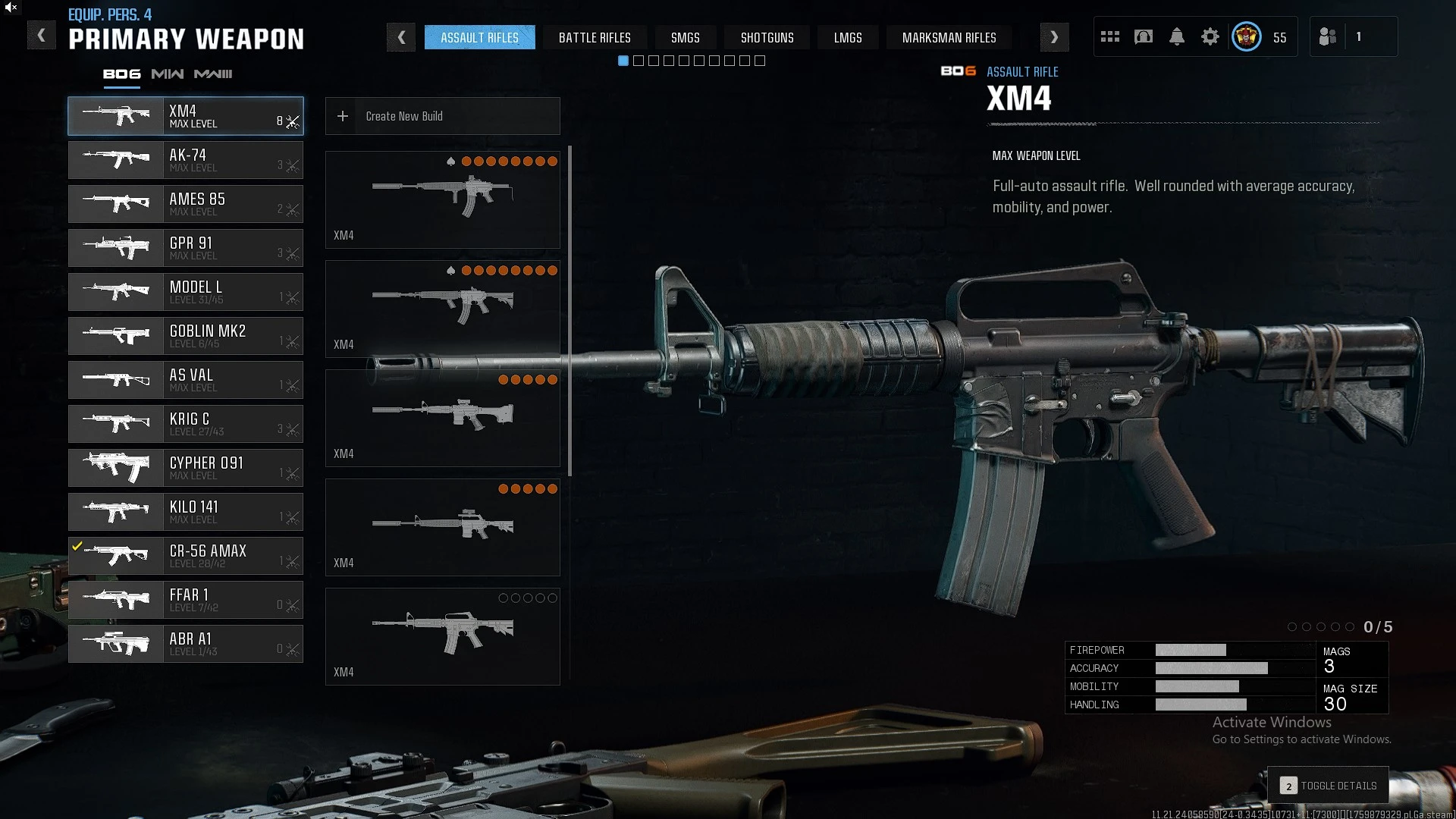
Task: Open the grid menu icon
Action: point(1110,36)
